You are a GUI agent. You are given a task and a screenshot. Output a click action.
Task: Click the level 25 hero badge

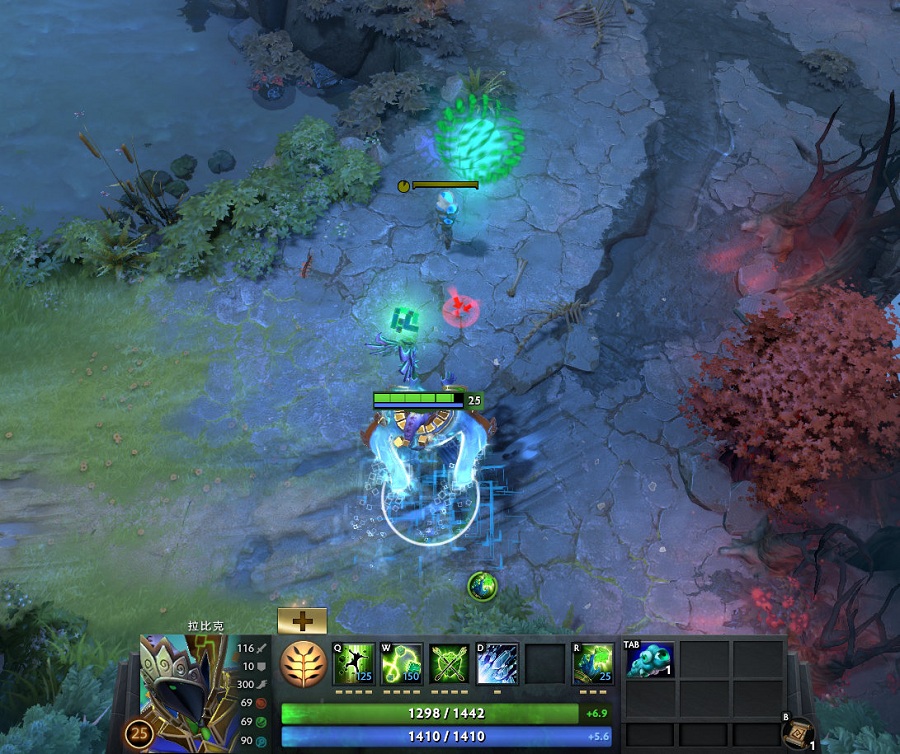point(139,735)
